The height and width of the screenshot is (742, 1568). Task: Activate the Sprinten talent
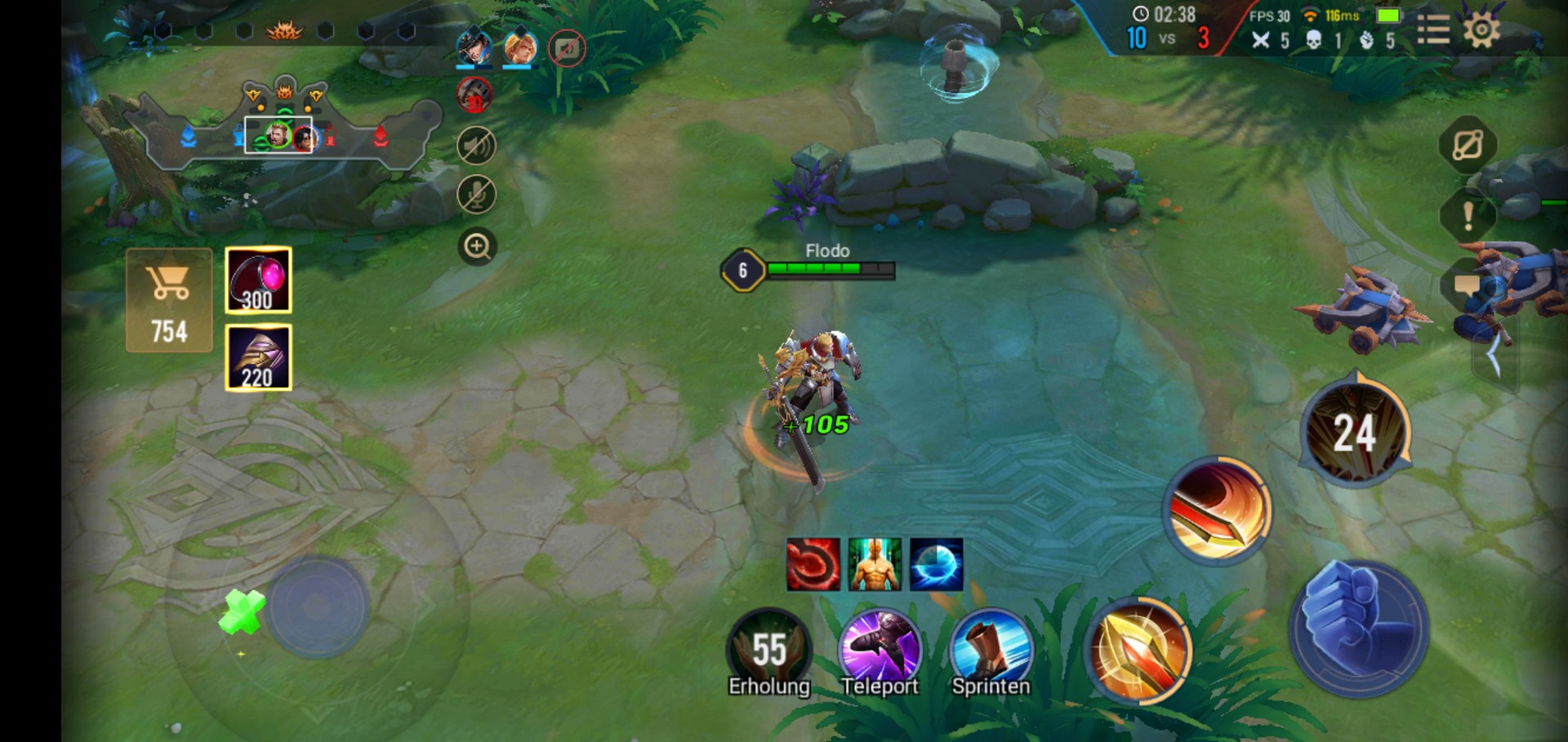click(x=991, y=651)
